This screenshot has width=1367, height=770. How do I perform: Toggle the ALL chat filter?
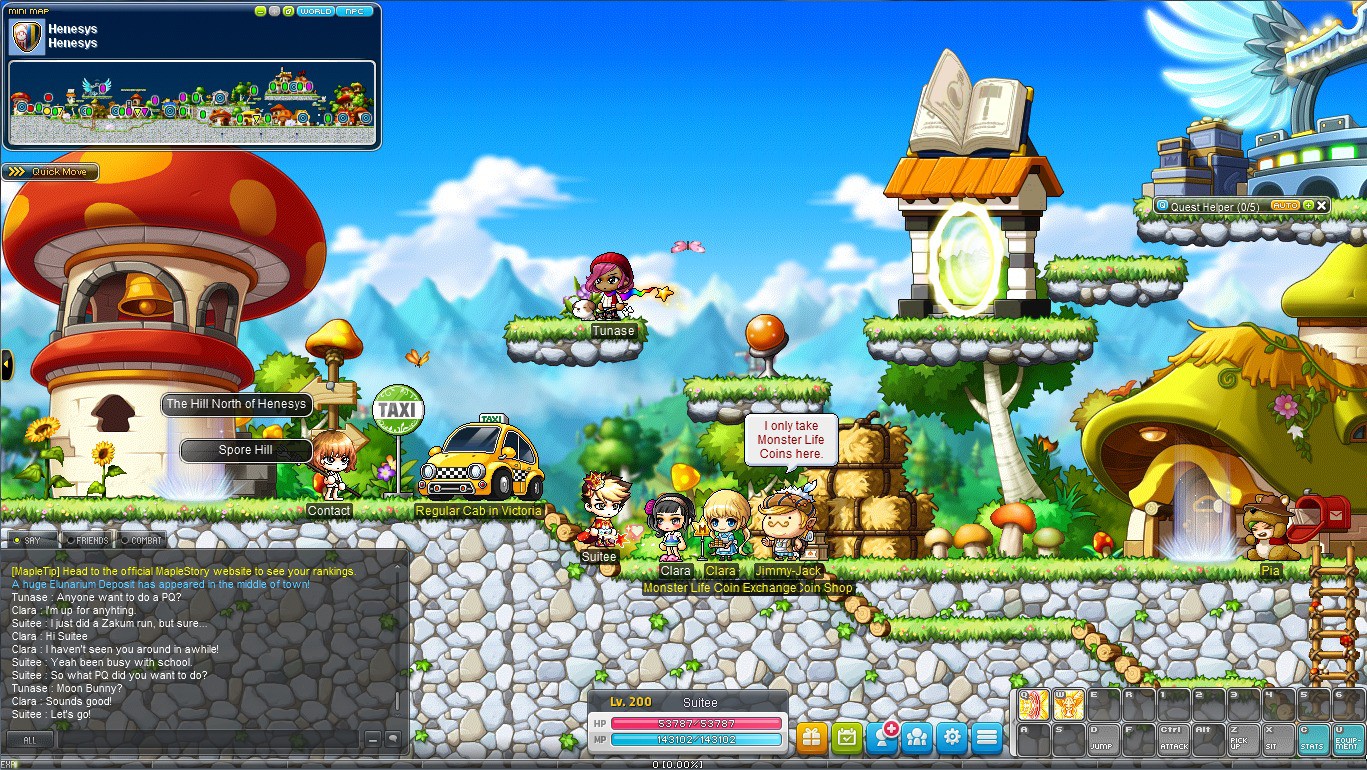coord(31,739)
